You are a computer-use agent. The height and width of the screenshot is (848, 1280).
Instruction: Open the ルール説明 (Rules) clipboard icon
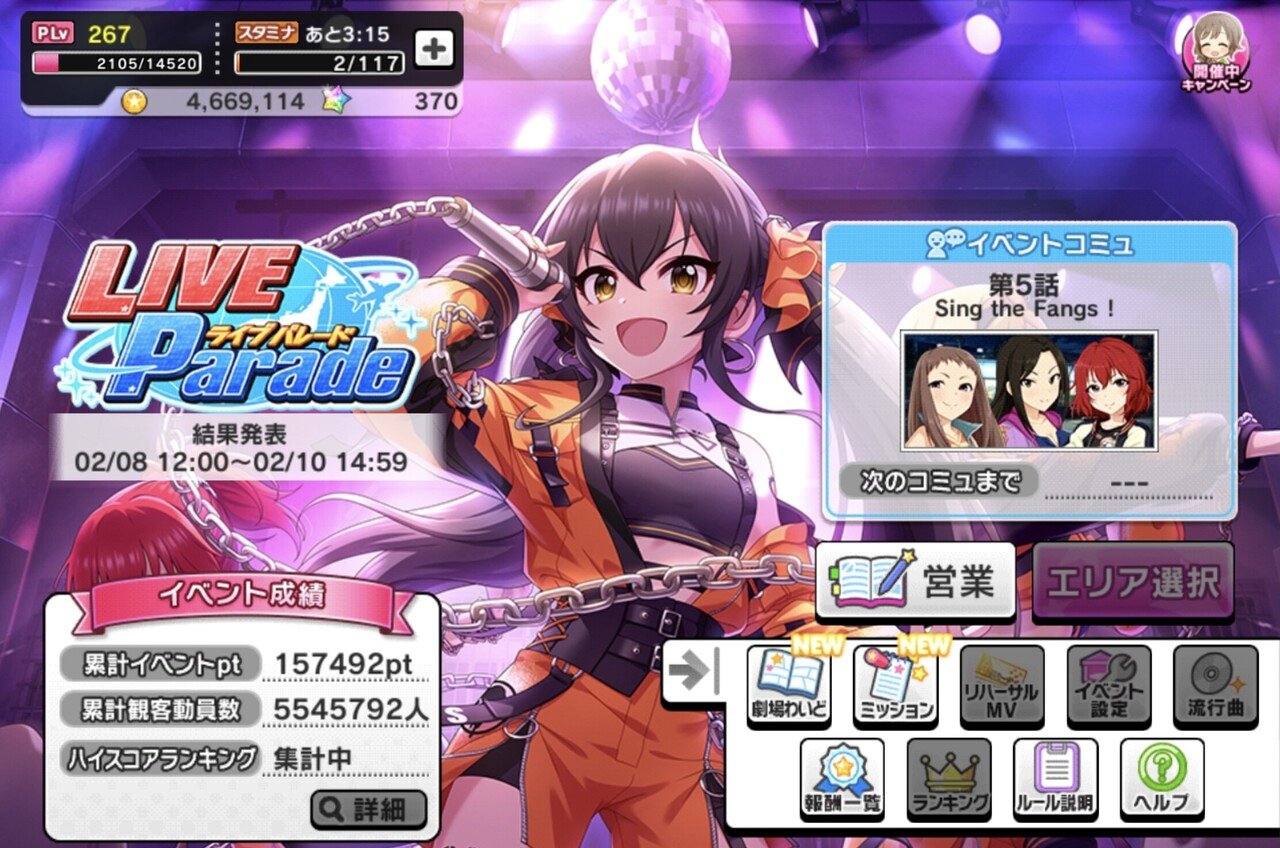click(x=1056, y=775)
